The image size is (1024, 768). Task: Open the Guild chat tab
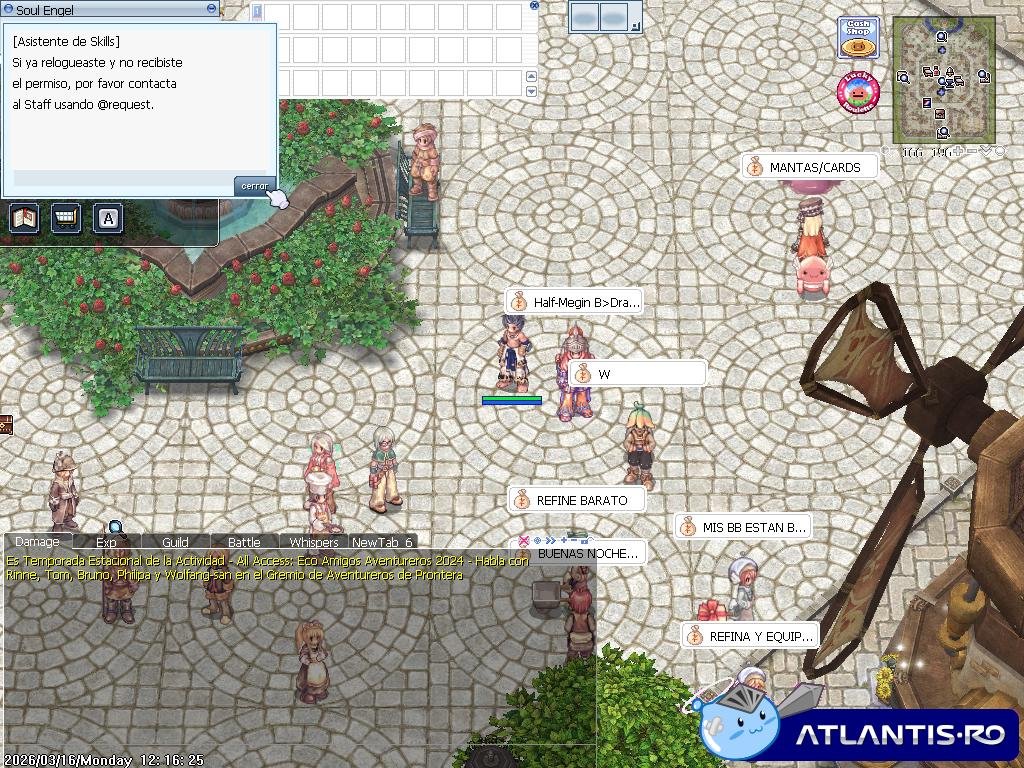[x=175, y=542]
